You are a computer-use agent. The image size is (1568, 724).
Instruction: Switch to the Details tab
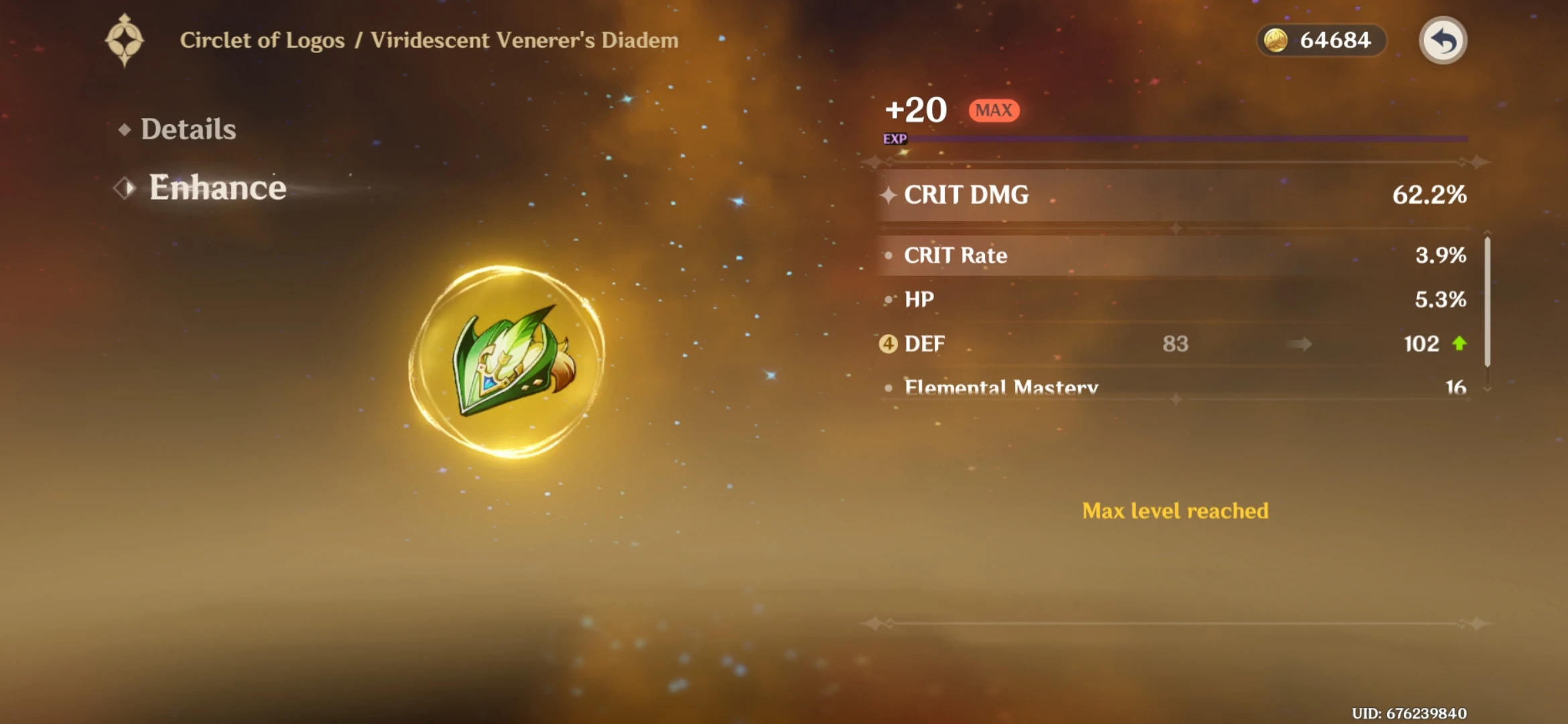(x=188, y=129)
